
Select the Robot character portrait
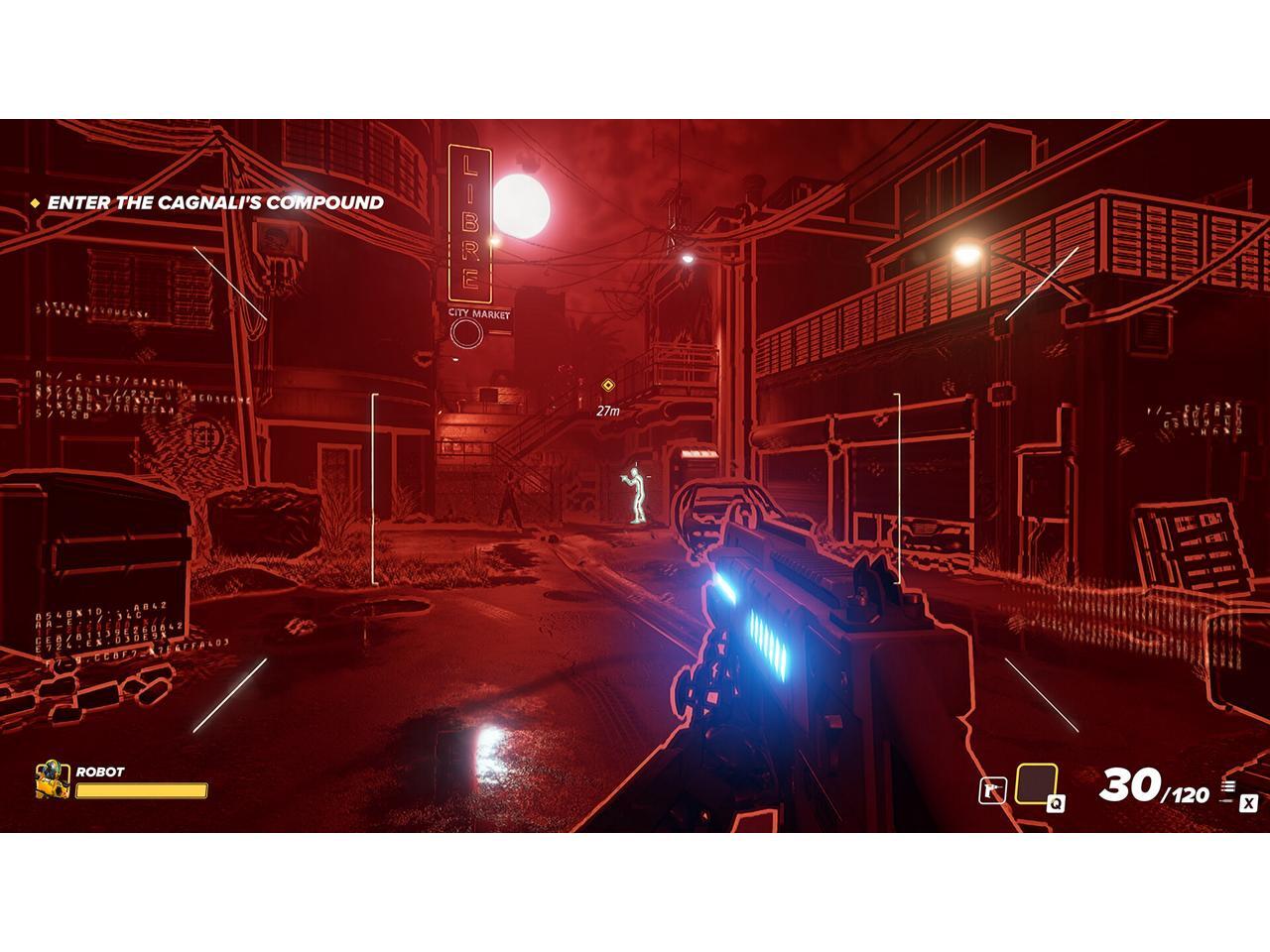[52, 779]
